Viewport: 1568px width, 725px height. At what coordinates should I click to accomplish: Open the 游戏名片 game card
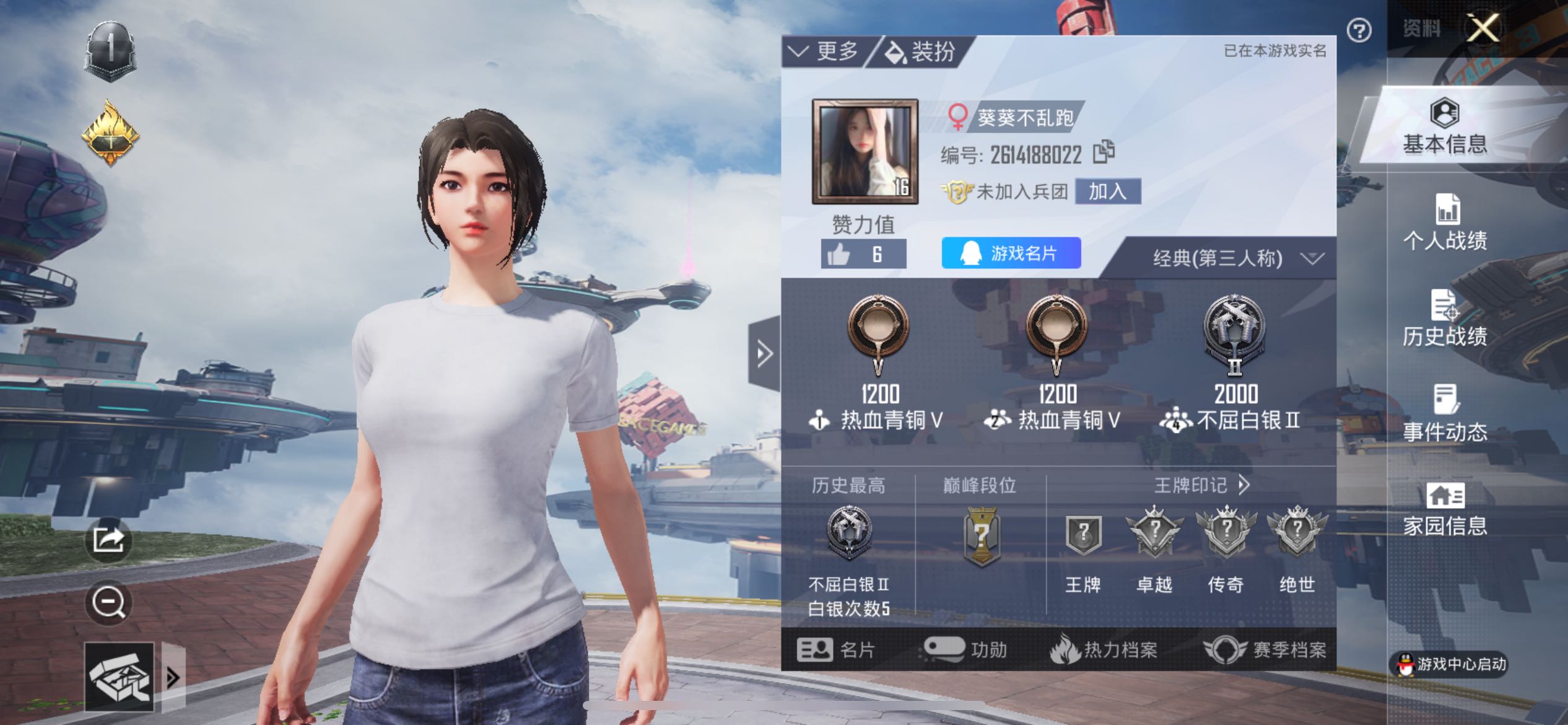pos(1011,253)
